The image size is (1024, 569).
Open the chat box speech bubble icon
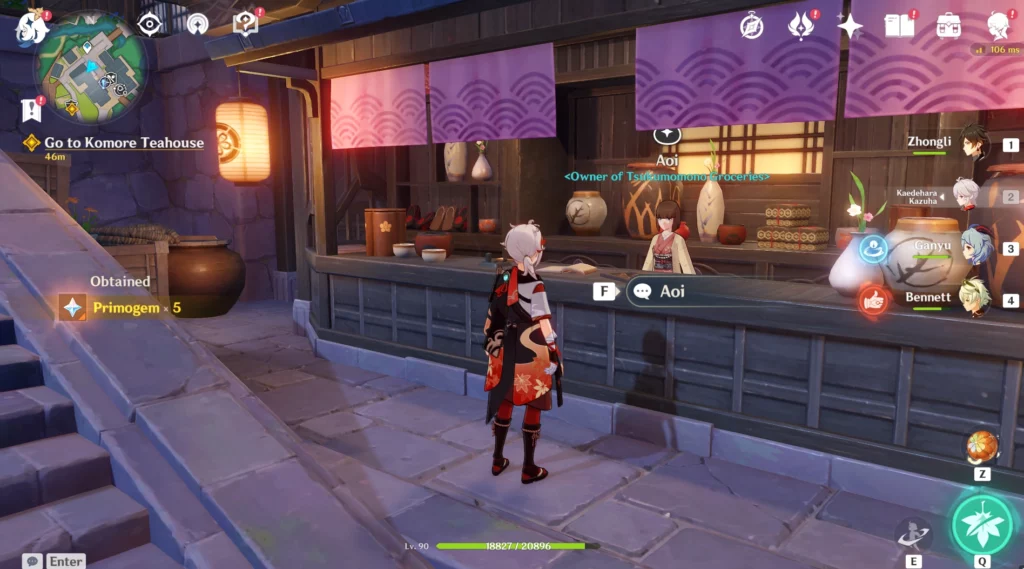click(x=33, y=561)
